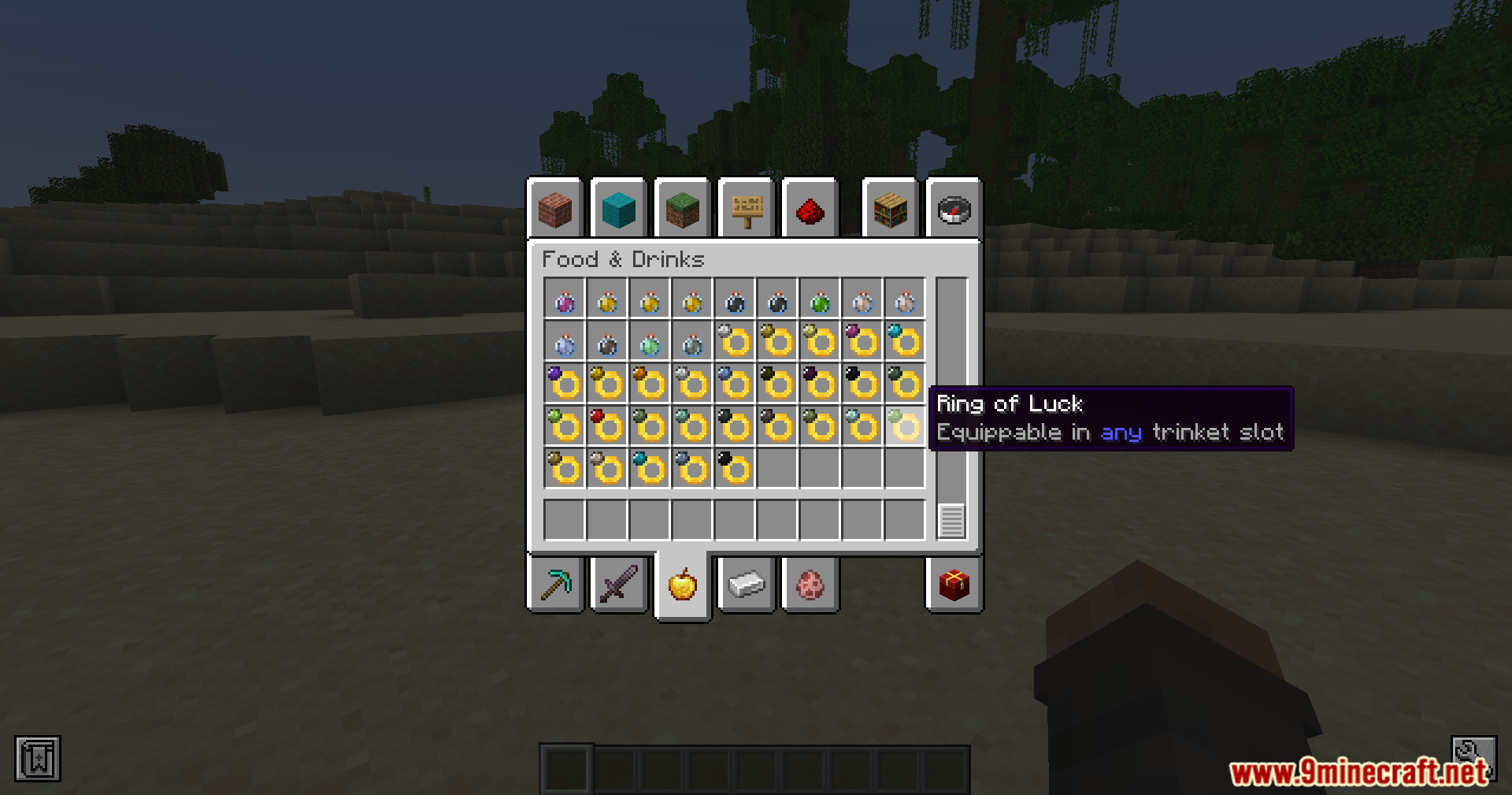
Task: Open the iron ingot ingredients tab
Action: coord(747,585)
